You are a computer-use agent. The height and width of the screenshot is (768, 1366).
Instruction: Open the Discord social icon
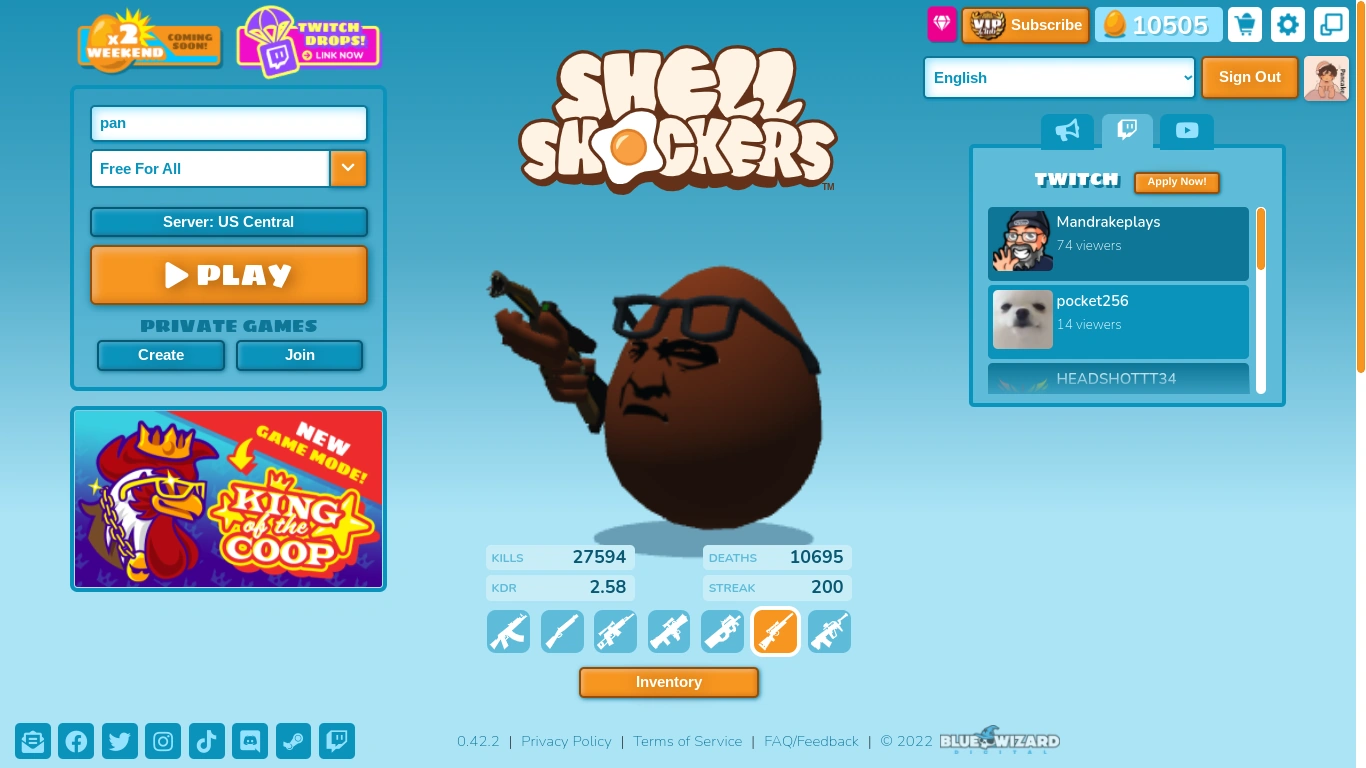249,741
